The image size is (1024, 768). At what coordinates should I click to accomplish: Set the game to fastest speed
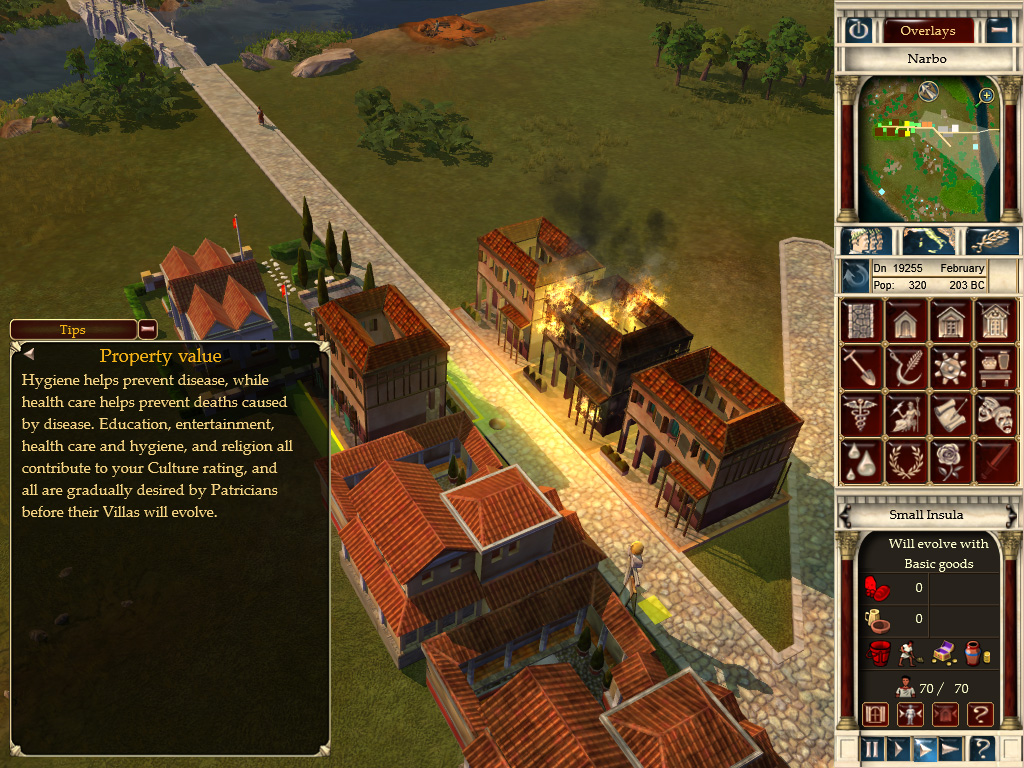(950, 748)
